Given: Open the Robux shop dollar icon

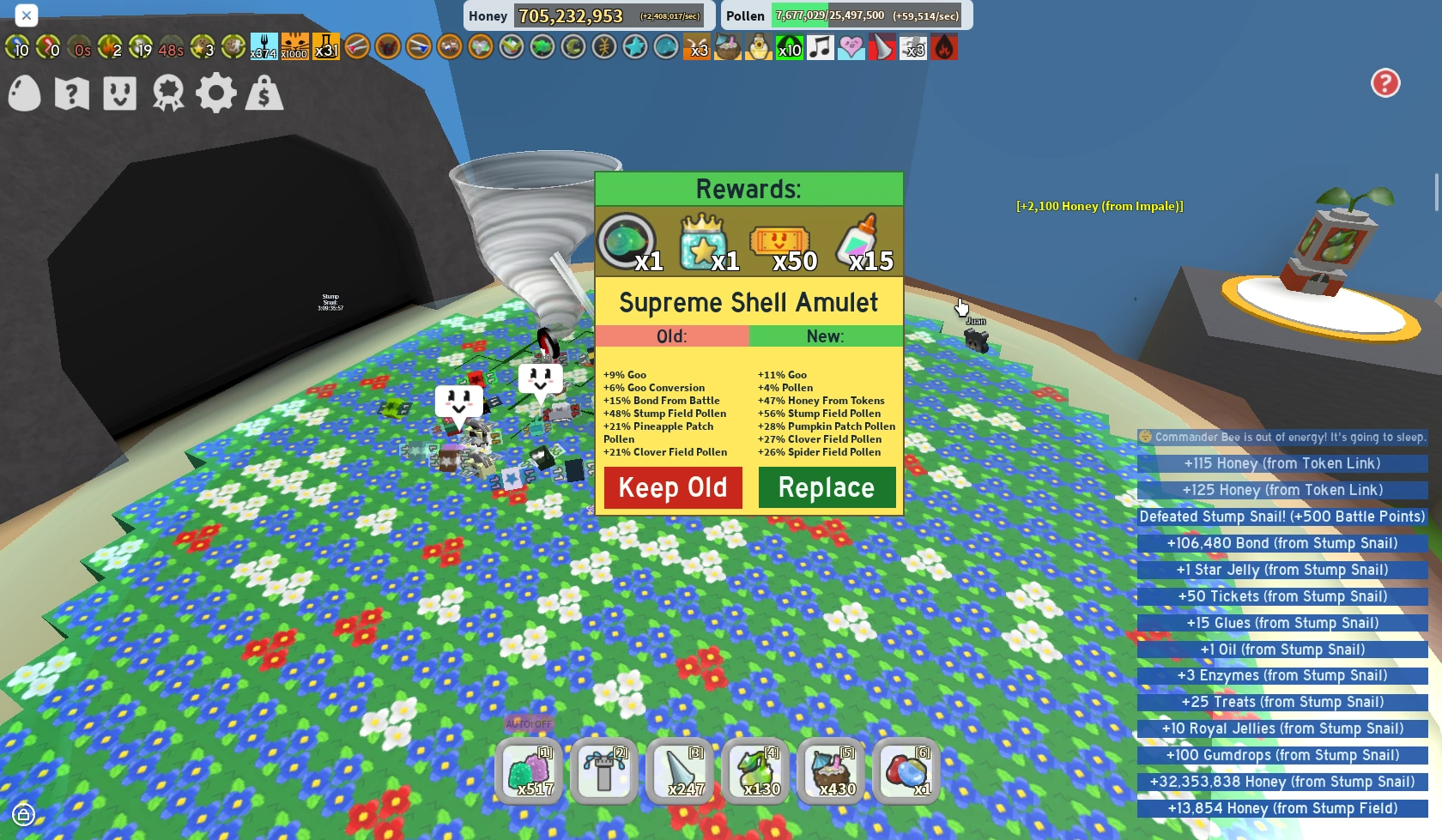Looking at the screenshot, I should [264, 94].
